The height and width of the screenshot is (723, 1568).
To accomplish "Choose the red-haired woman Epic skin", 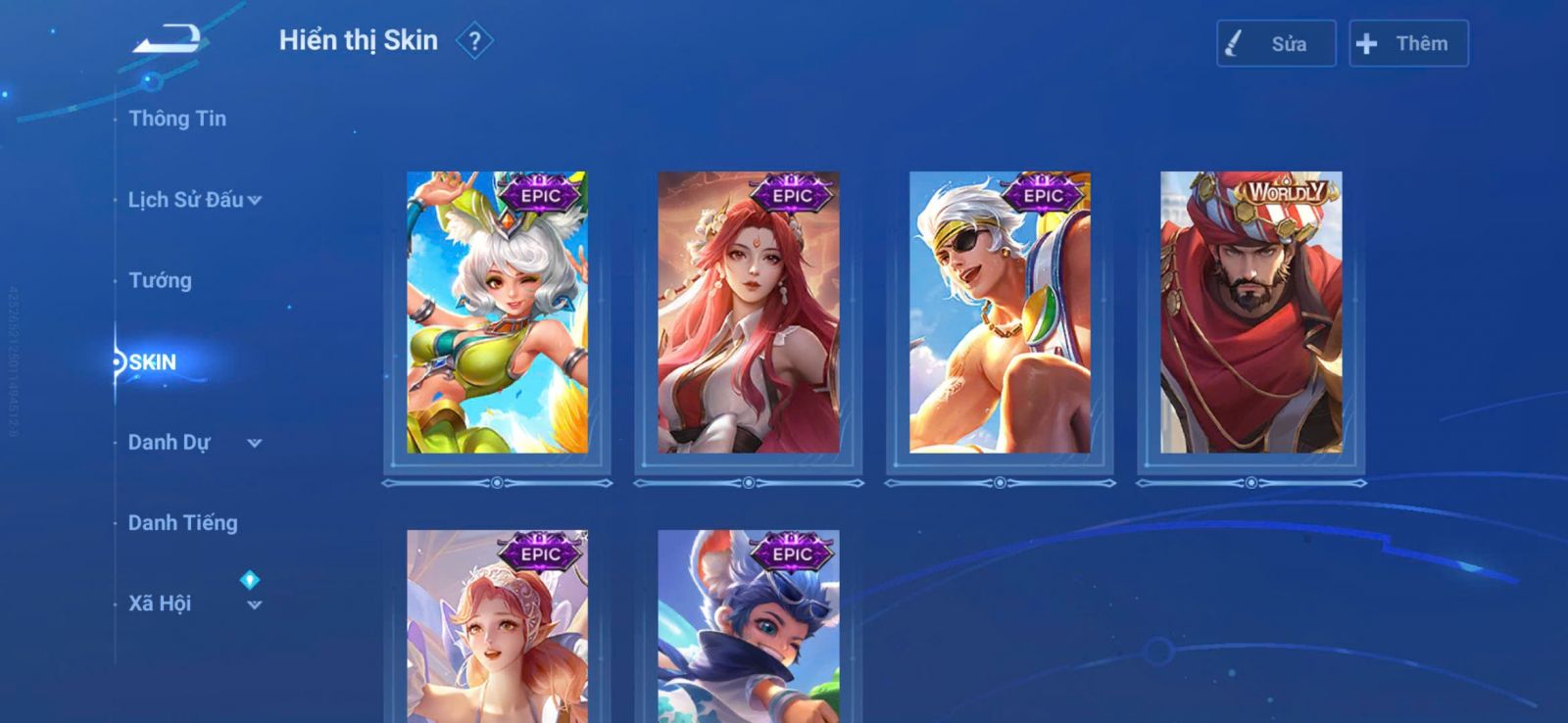I will tap(748, 313).
